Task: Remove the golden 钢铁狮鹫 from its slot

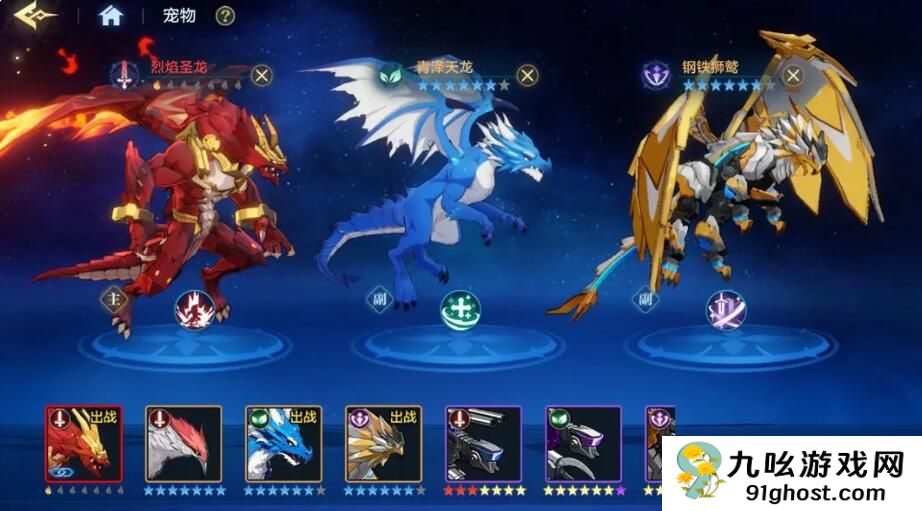Action: [793, 74]
